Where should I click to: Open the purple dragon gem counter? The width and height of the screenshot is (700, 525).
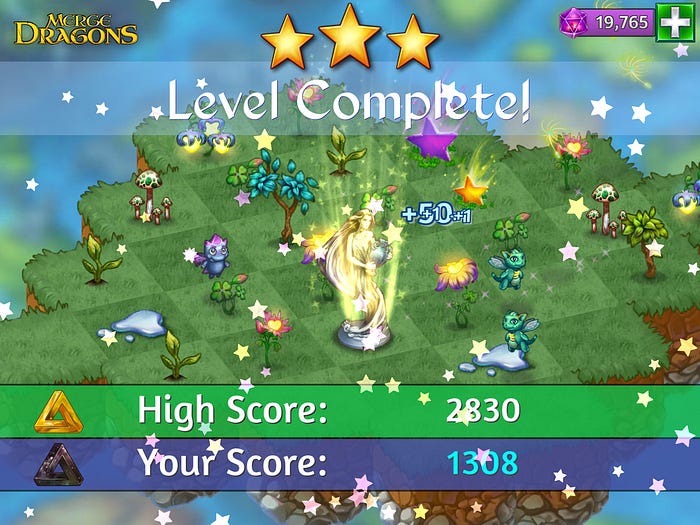point(608,22)
